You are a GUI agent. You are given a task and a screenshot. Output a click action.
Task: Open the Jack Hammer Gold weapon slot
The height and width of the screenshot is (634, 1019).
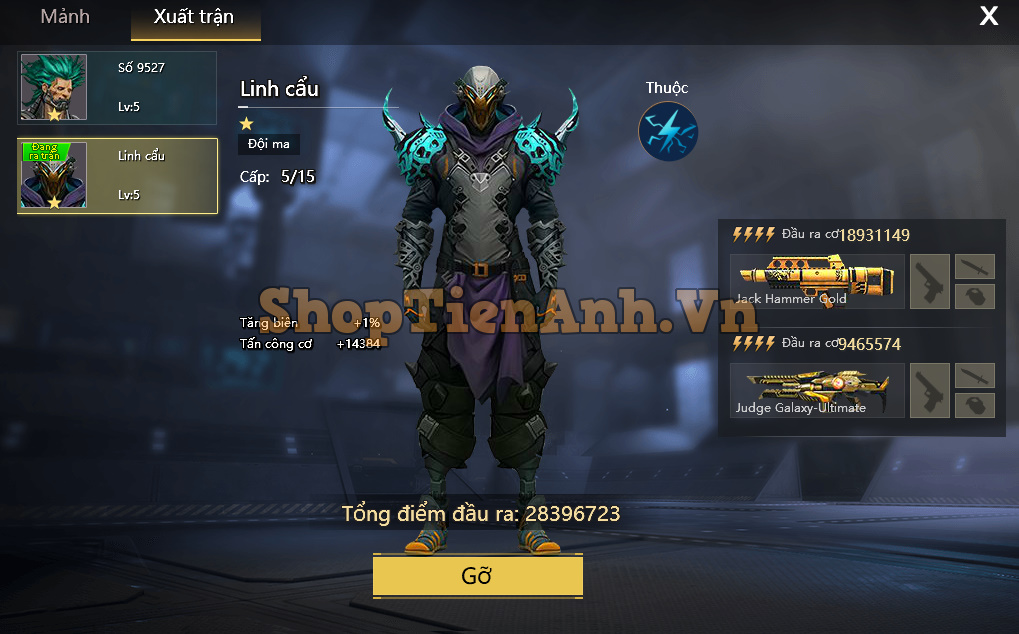(x=817, y=281)
